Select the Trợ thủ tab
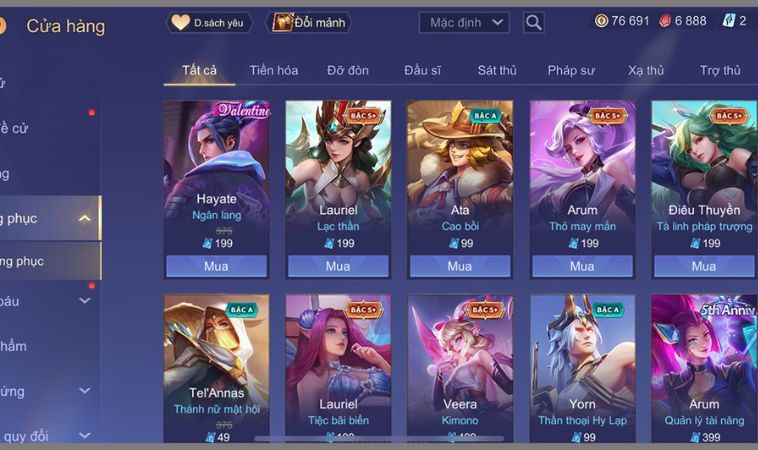 [720, 70]
